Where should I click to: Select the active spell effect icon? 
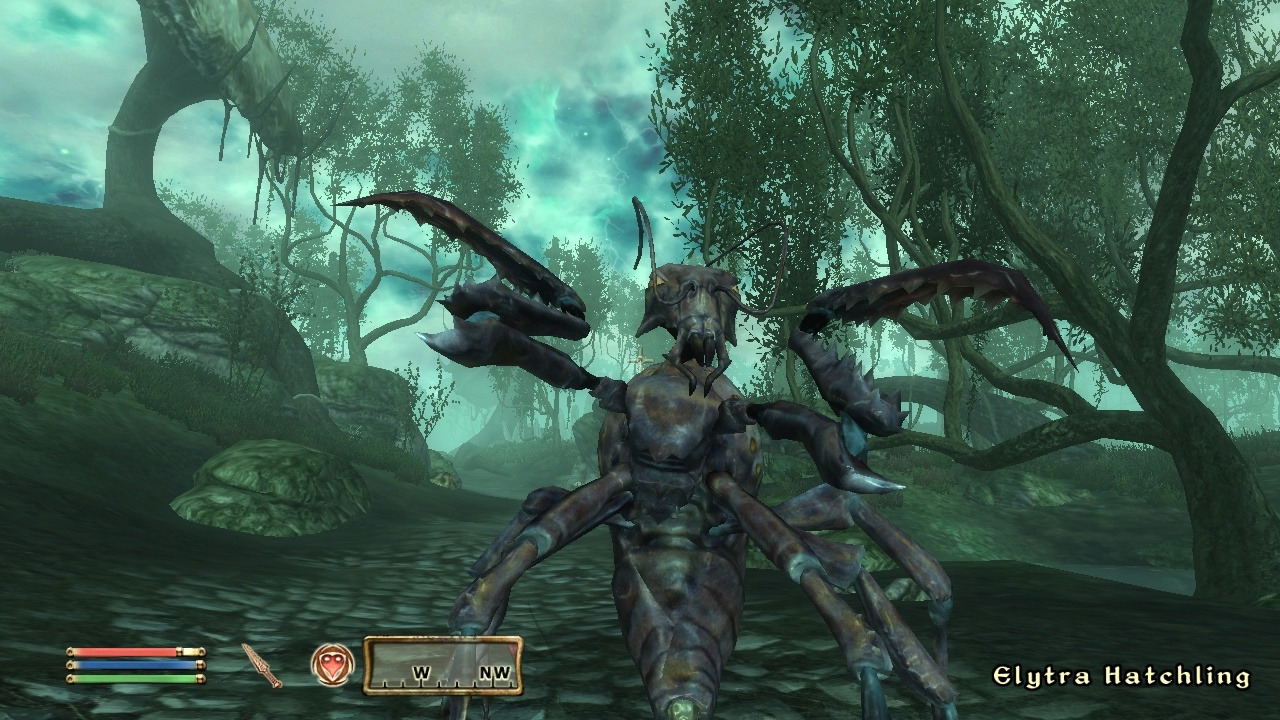click(332, 665)
